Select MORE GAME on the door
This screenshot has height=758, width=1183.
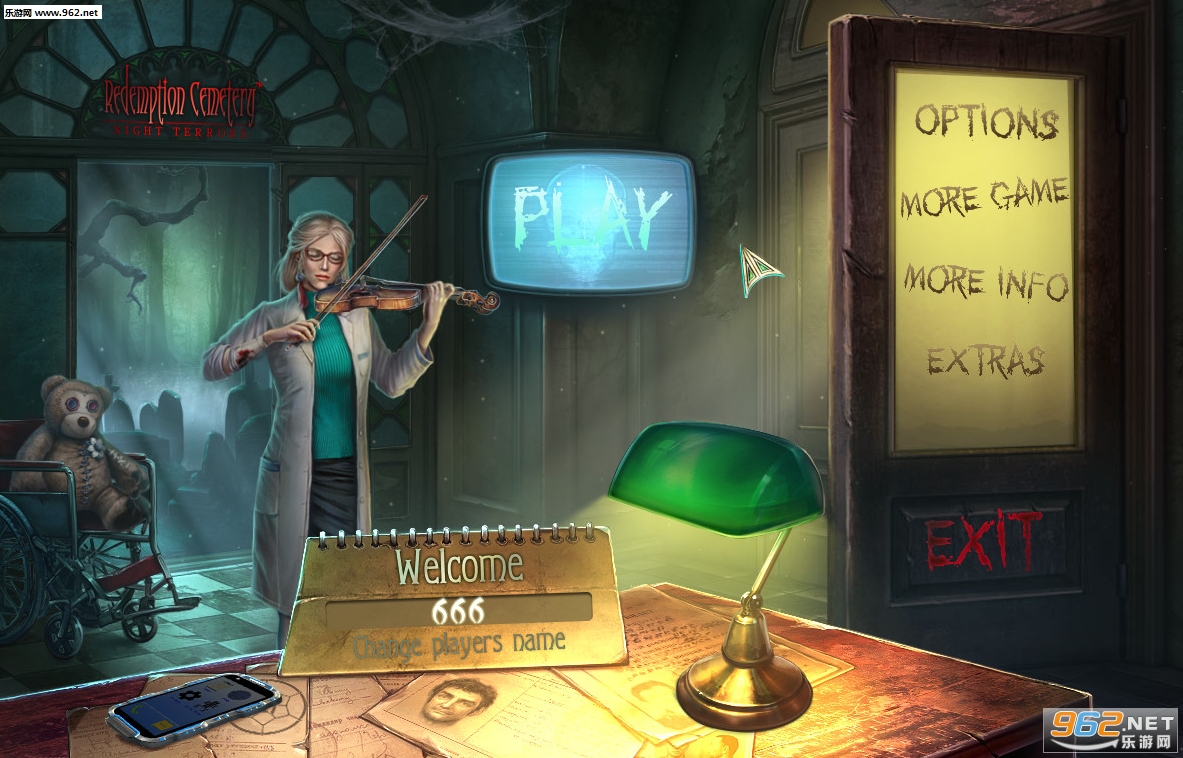point(984,198)
